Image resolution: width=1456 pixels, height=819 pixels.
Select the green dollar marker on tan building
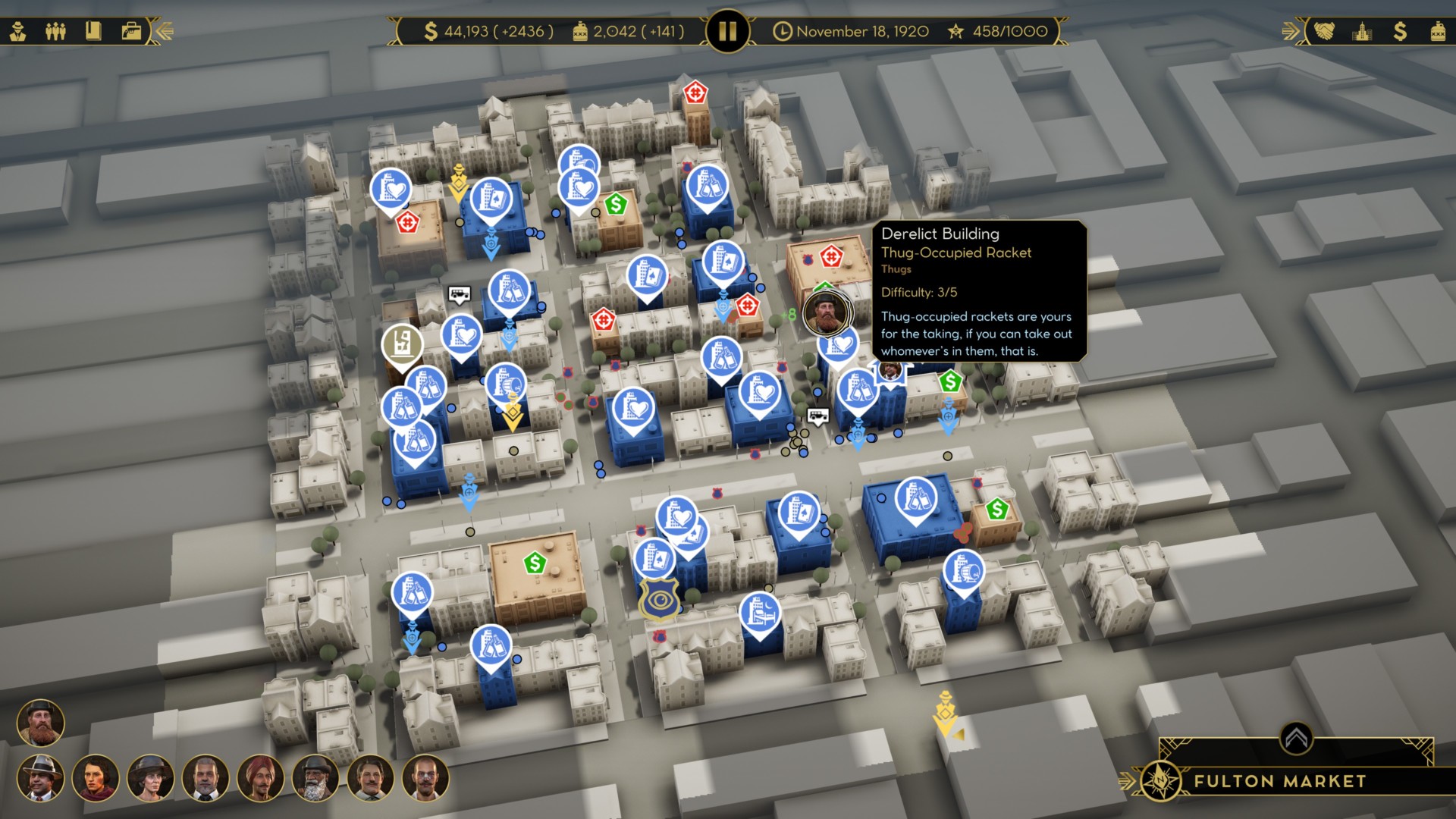click(x=535, y=563)
